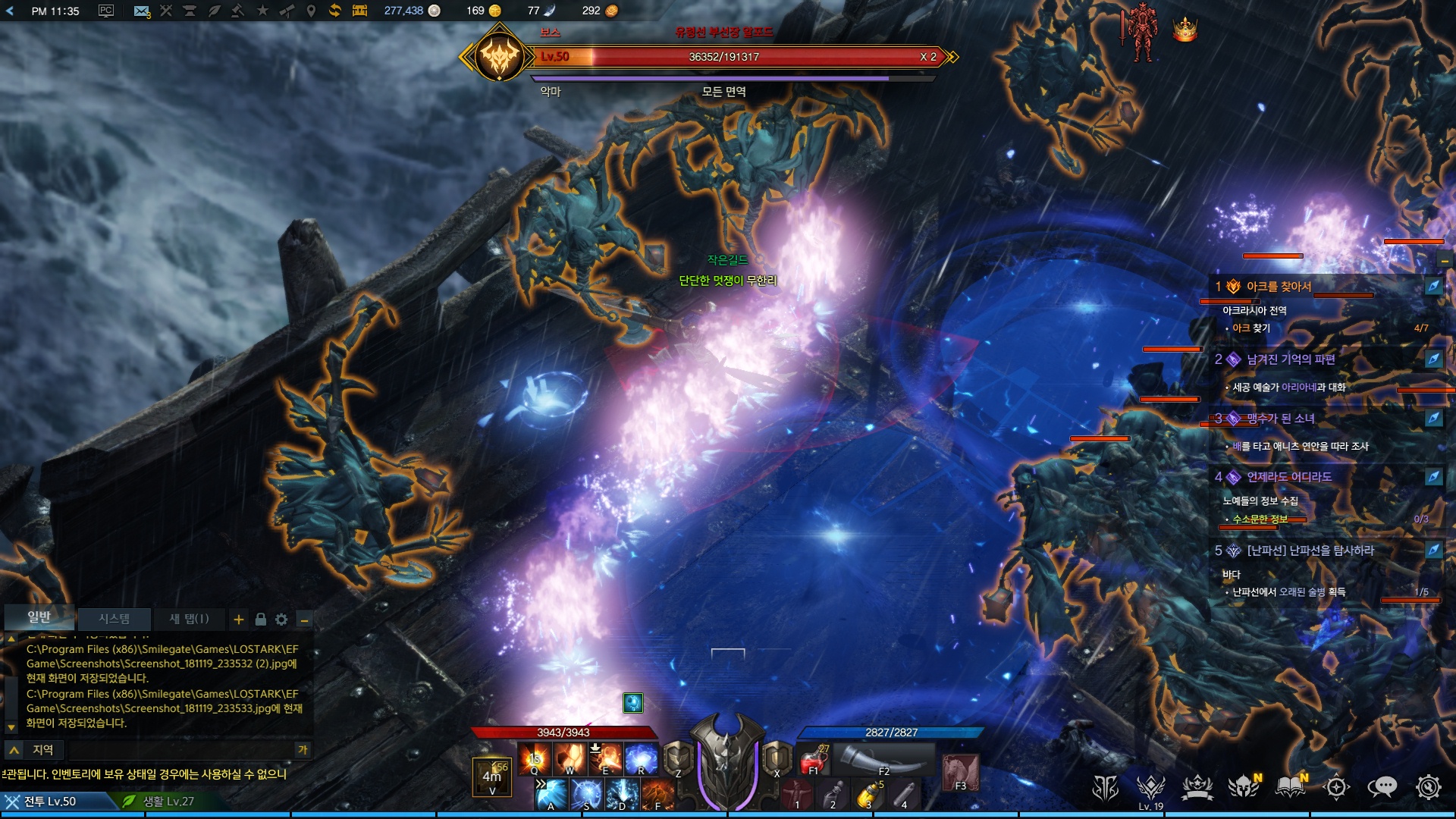
Task: Use the yellow flask item in slot 3
Action: [x=868, y=795]
